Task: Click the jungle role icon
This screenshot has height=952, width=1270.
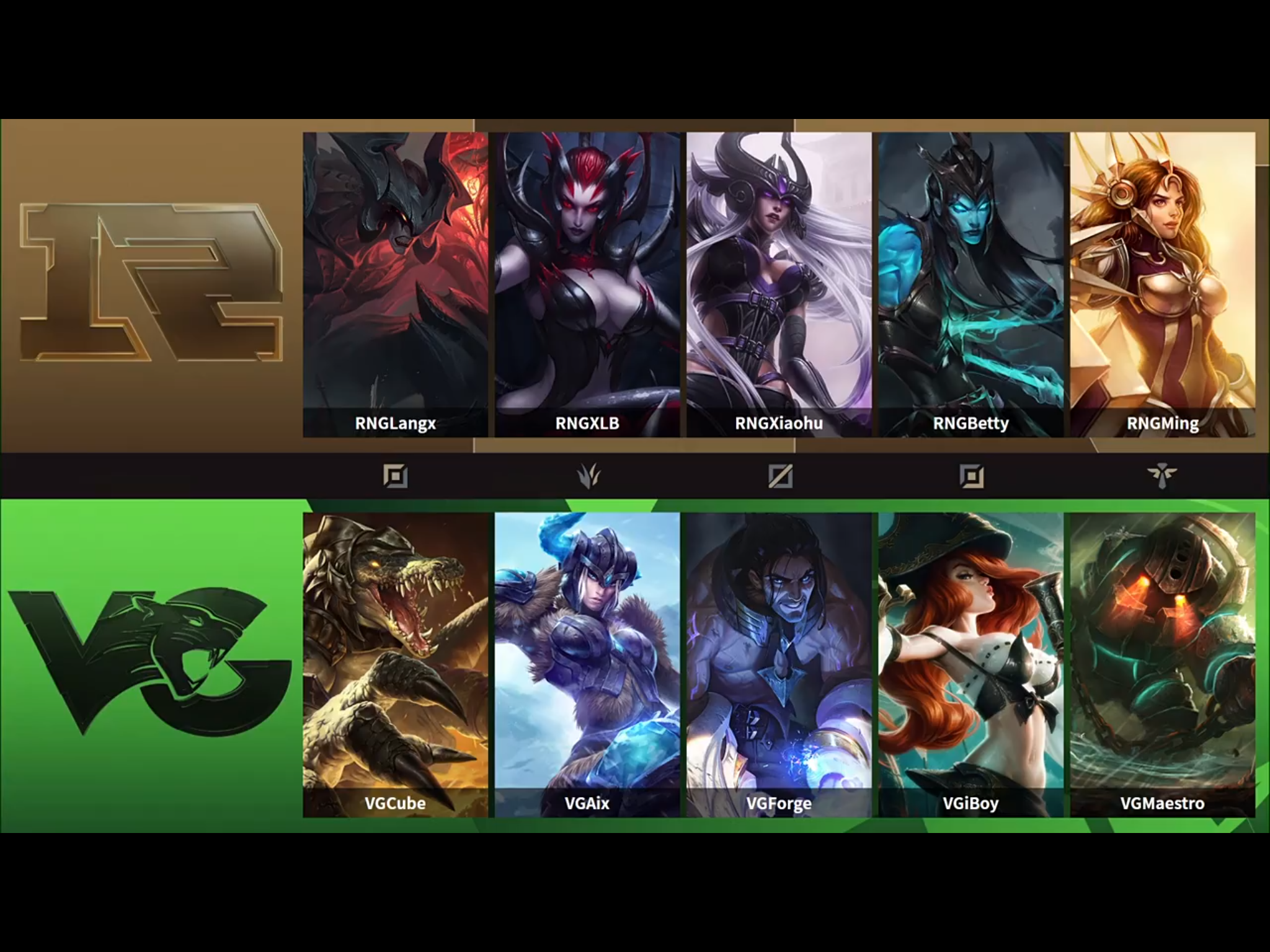Action: [587, 476]
